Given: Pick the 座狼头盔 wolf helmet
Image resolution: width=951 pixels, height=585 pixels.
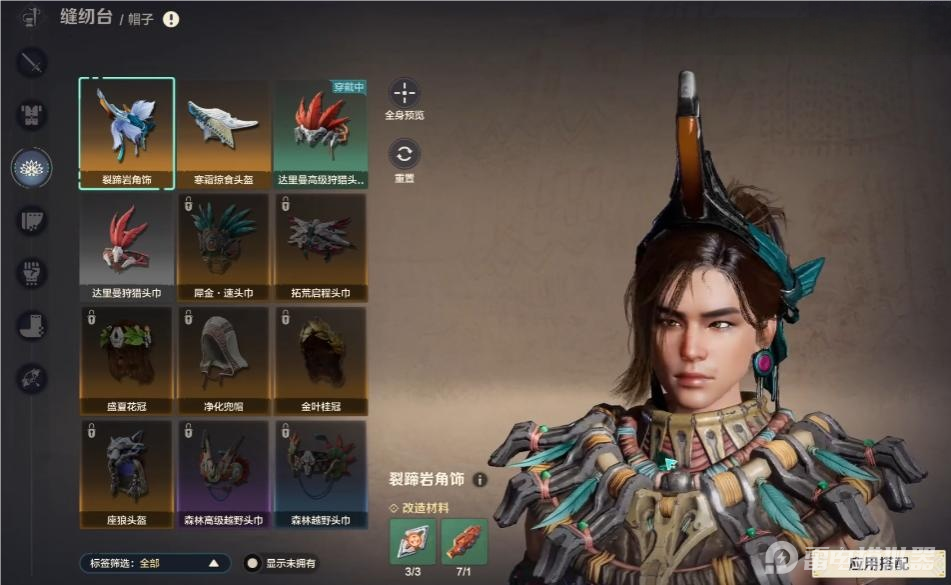Looking at the screenshot, I should tap(127, 473).
